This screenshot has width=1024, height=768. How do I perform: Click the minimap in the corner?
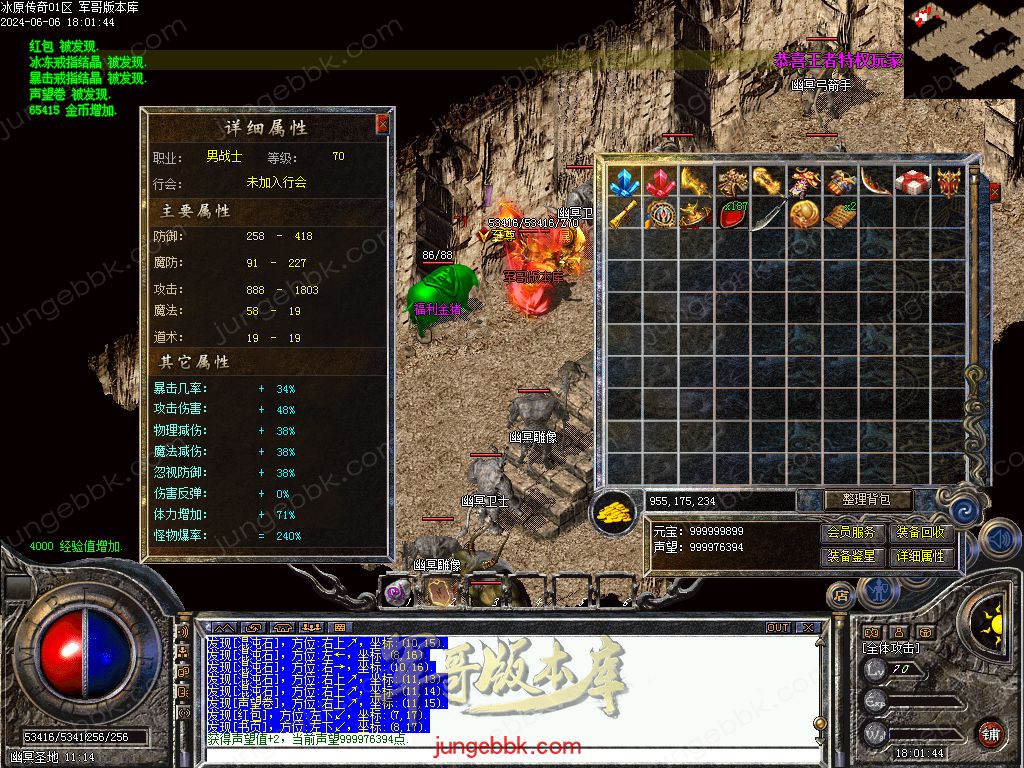pos(963,48)
